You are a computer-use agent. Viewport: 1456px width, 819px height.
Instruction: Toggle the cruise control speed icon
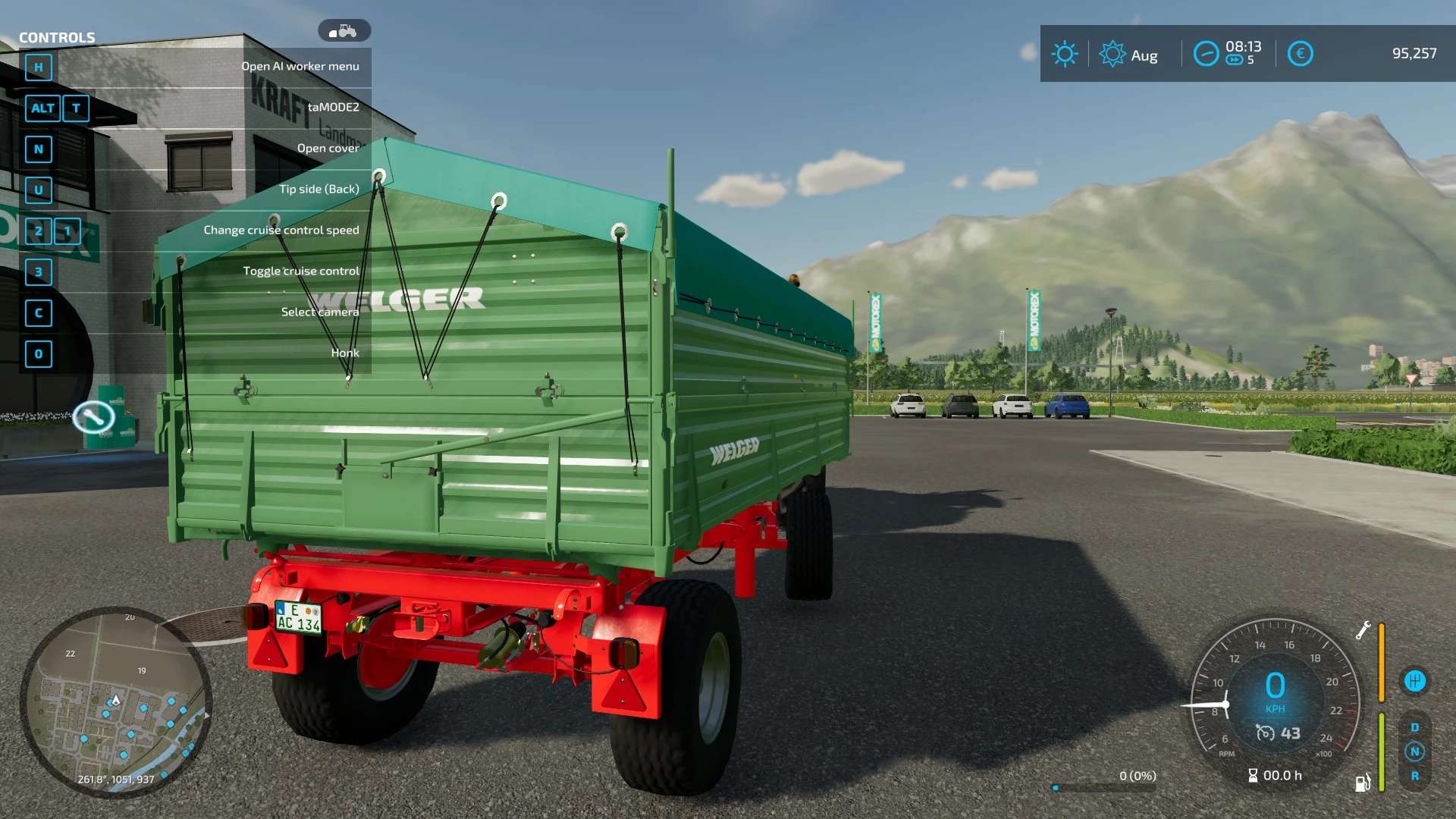1265,733
